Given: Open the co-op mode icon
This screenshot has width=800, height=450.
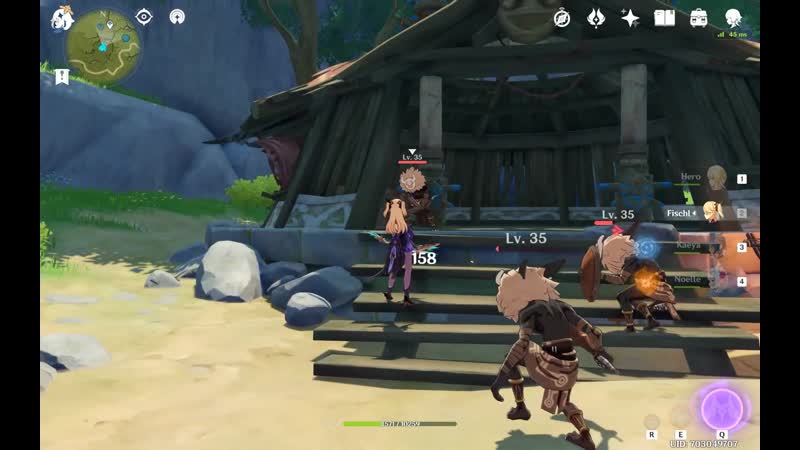Looking at the screenshot, I should click(177, 16).
